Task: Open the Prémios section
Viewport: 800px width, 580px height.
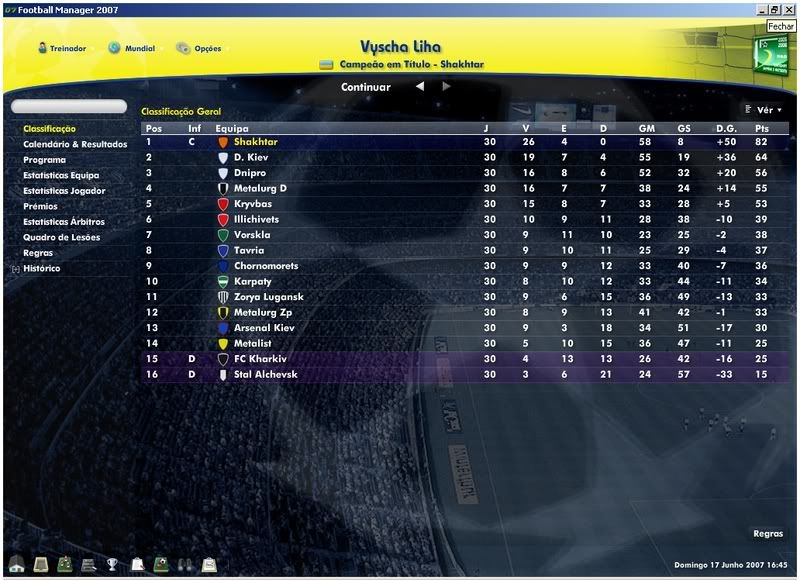Action: (41, 206)
